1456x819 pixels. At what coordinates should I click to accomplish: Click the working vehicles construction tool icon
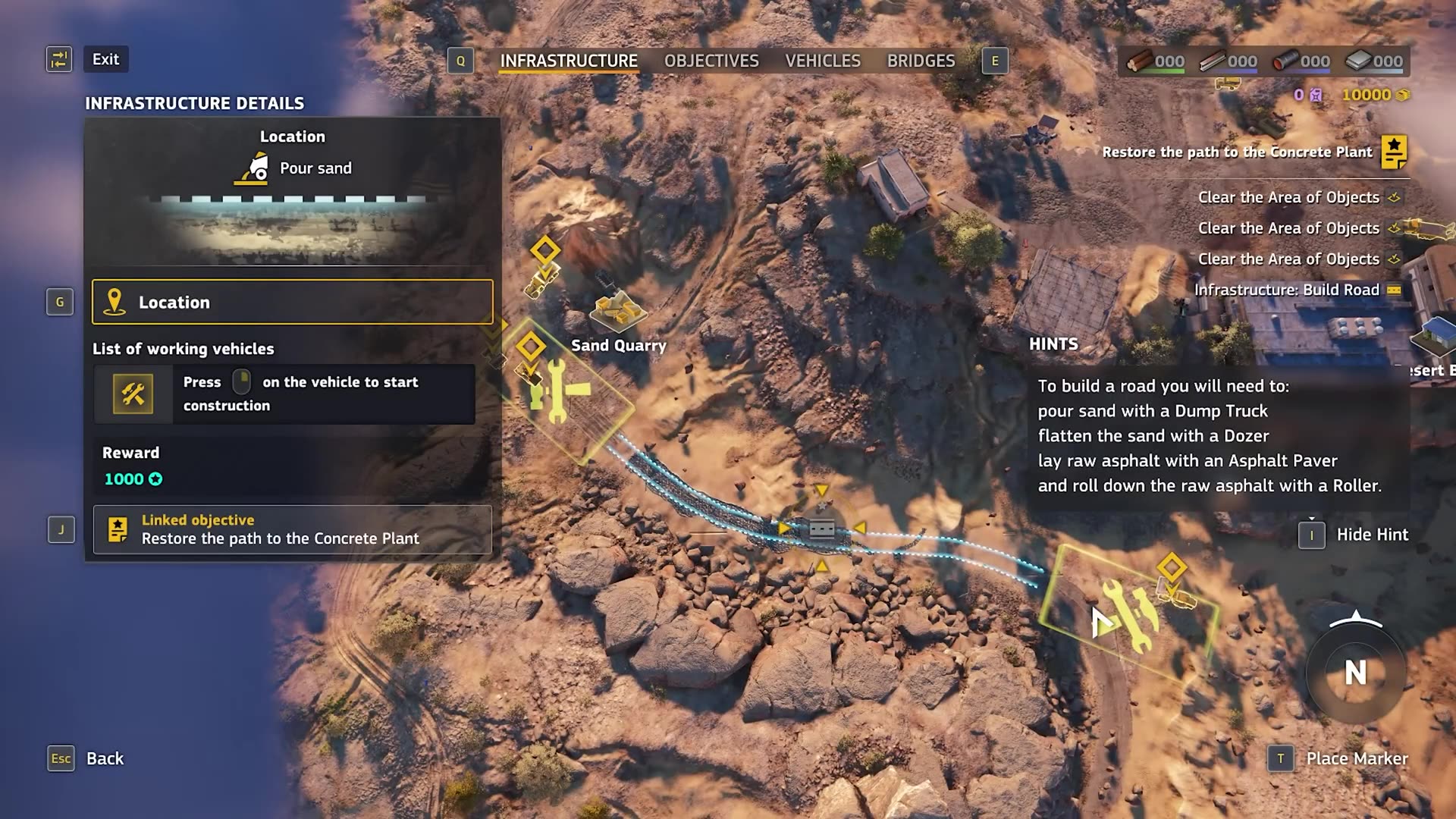[x=133, y=394]
